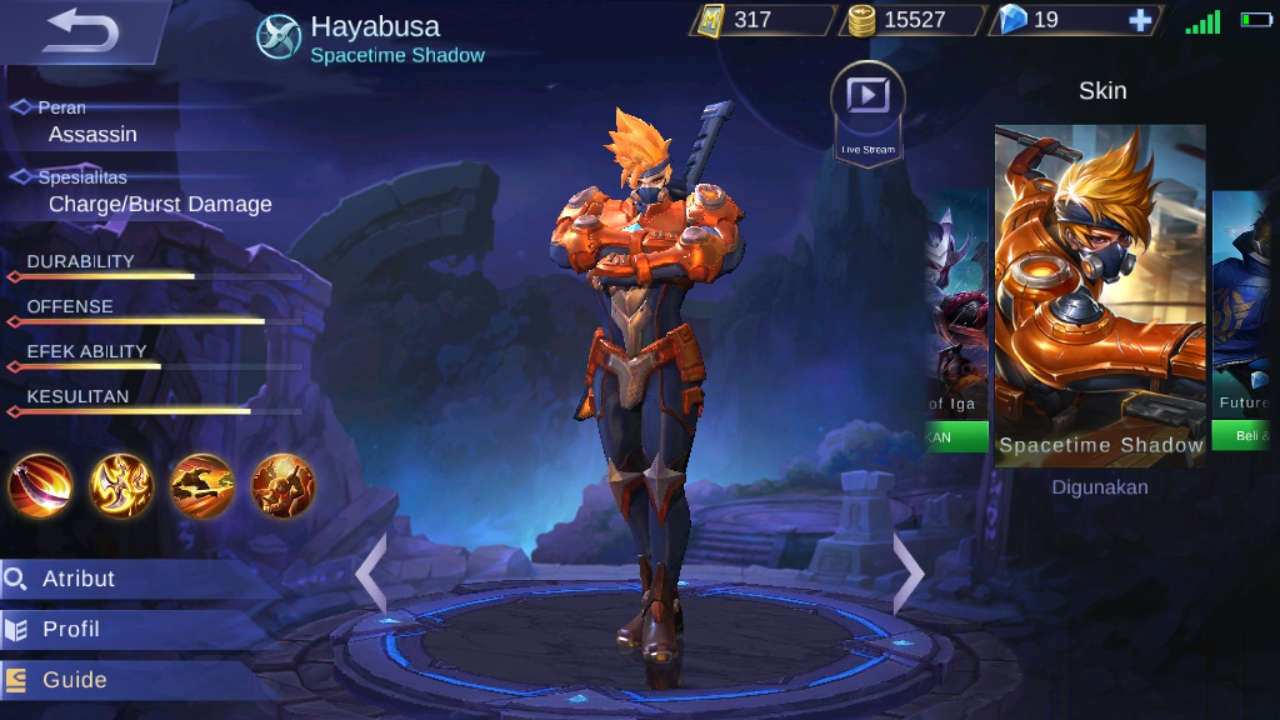Switch to the Atribut panel
Viewport: 1280px width, 720px height.
80,579
